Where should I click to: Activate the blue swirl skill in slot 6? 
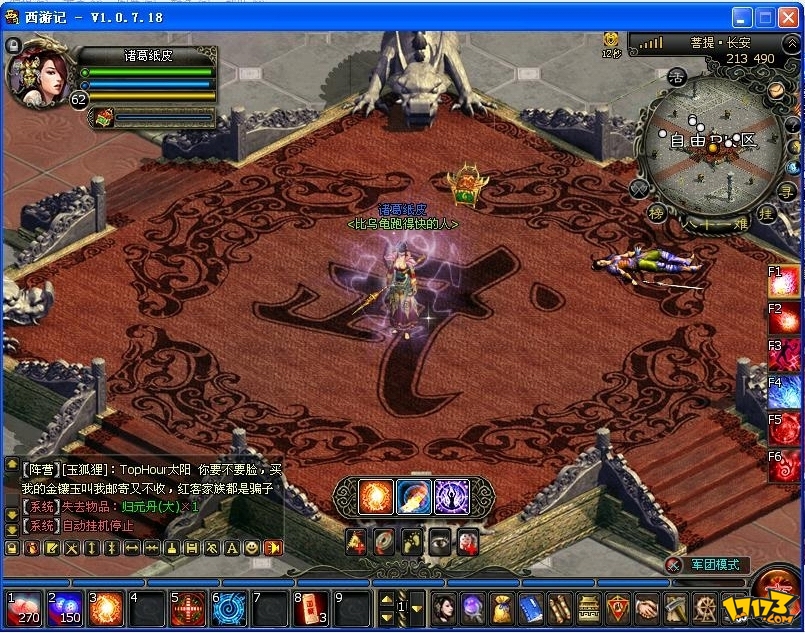(x=228, y=609)
